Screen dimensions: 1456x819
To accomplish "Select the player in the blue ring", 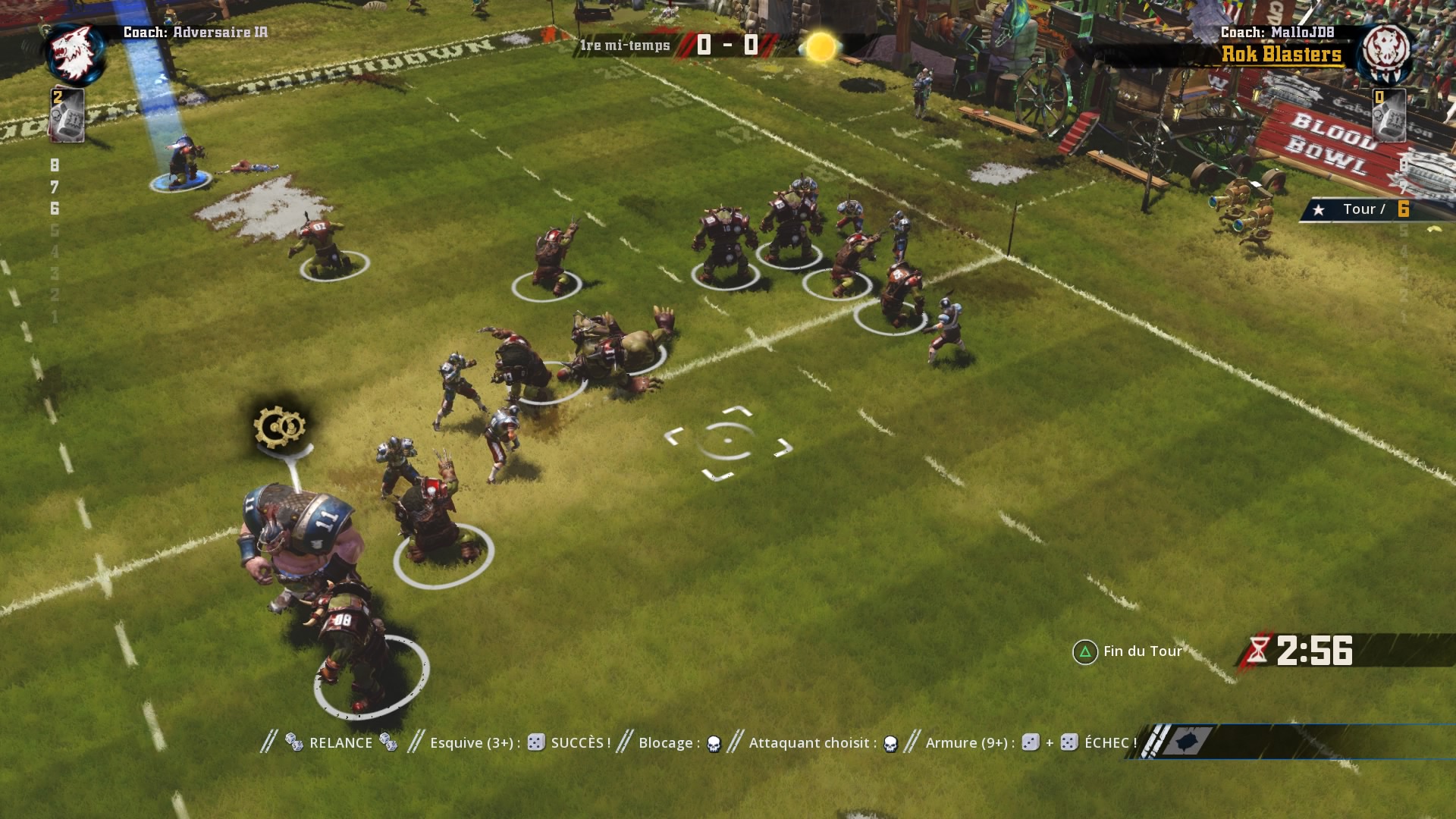I will (x=182, y=162).
